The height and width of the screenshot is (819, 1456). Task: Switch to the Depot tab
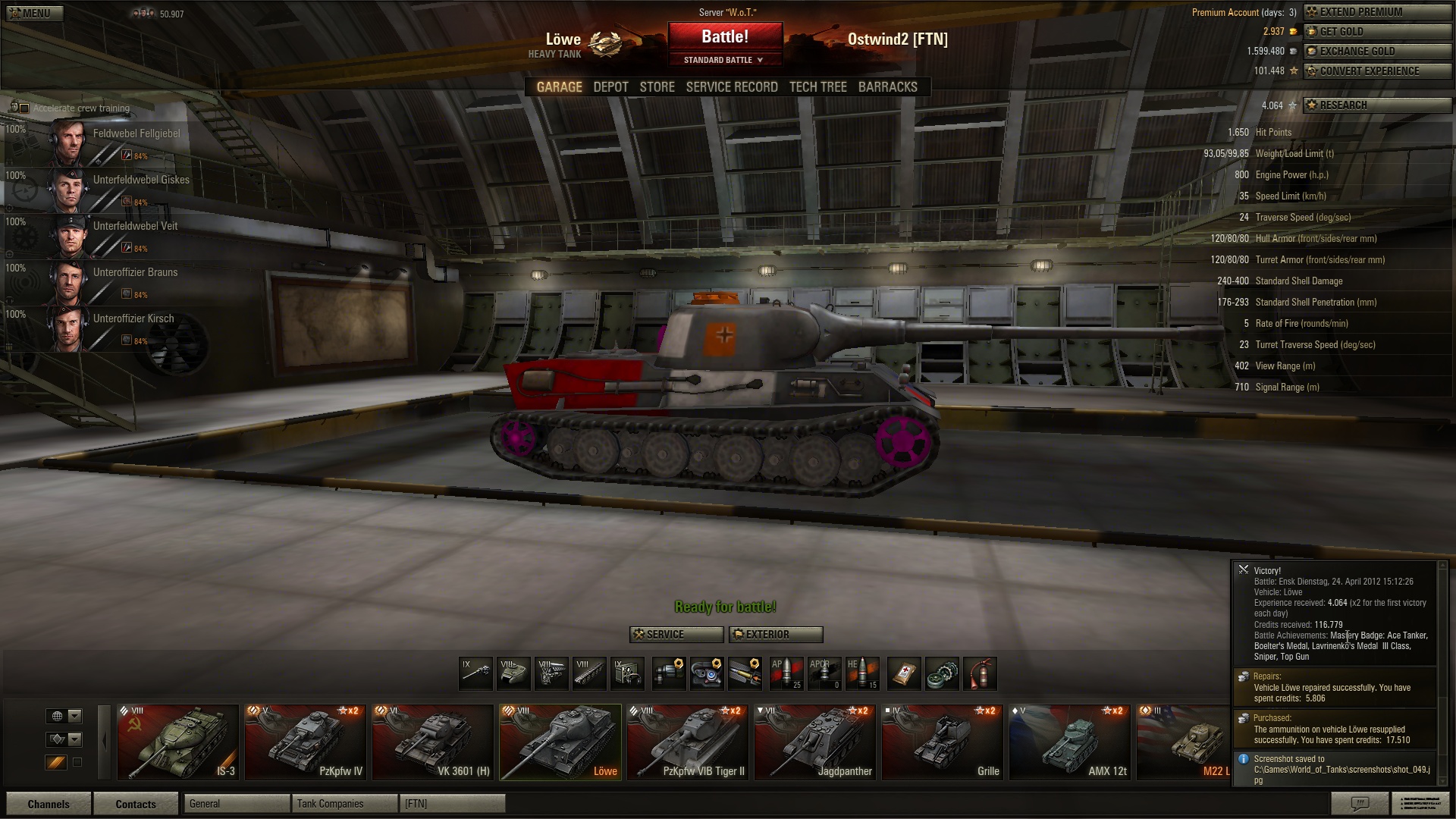[x=610, y=87]
